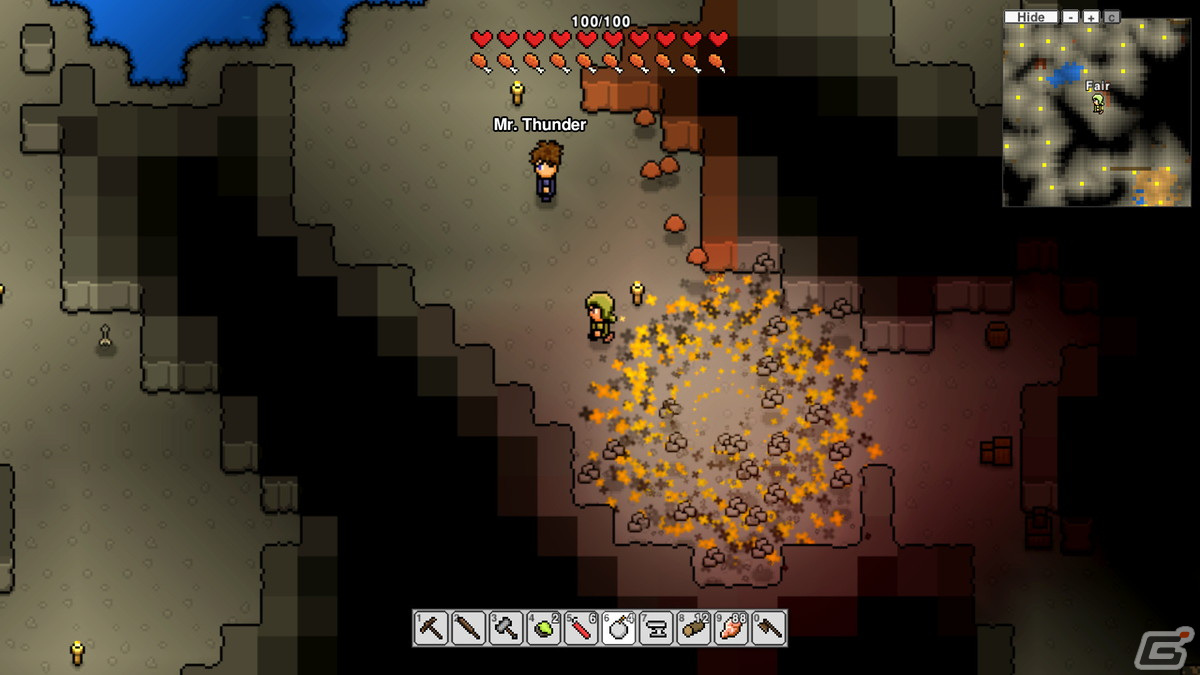Equip the hammer in hotbar slot 3
This screenshot has height=675, width=1200.
click(x=506, y=629)
